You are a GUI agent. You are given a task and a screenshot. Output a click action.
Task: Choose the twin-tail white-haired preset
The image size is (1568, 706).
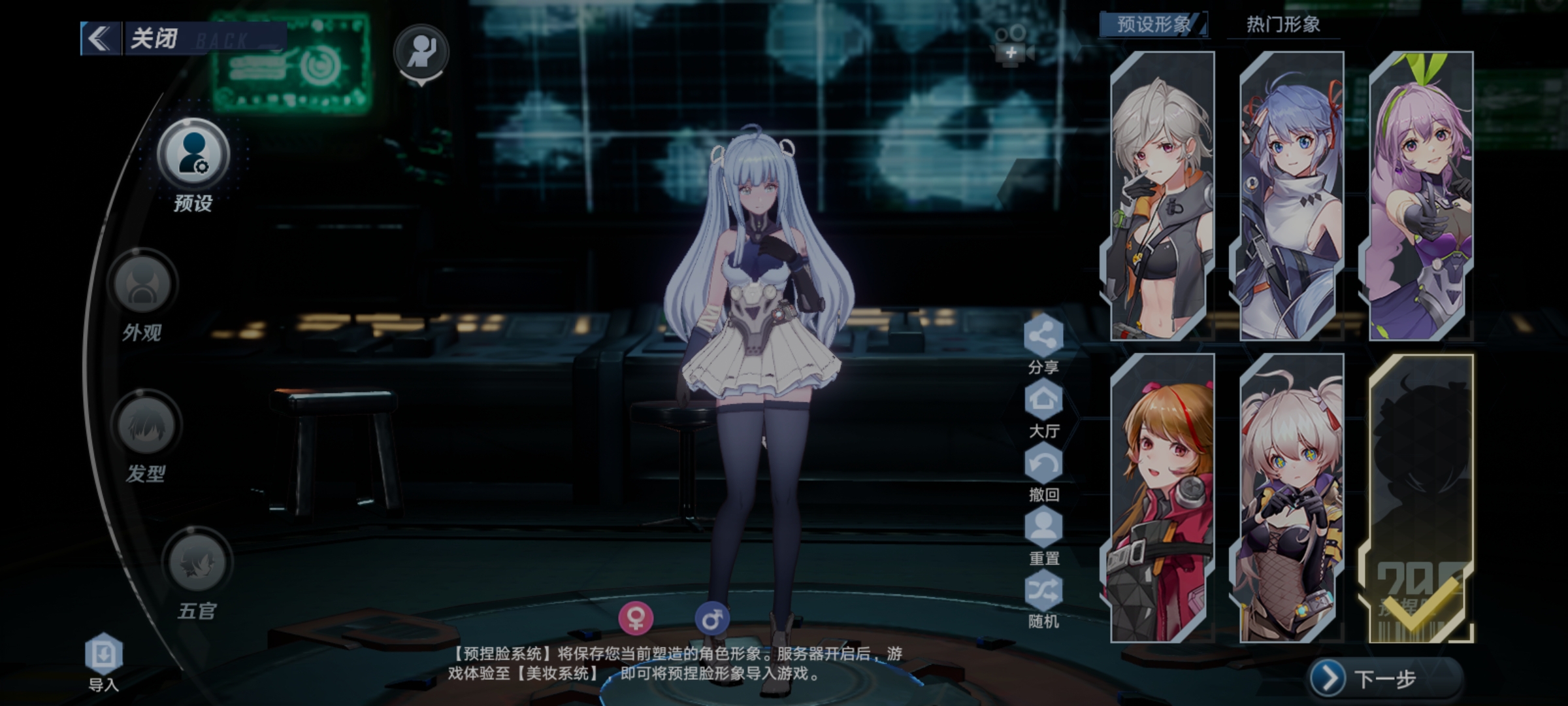(x=1291, y=498)
